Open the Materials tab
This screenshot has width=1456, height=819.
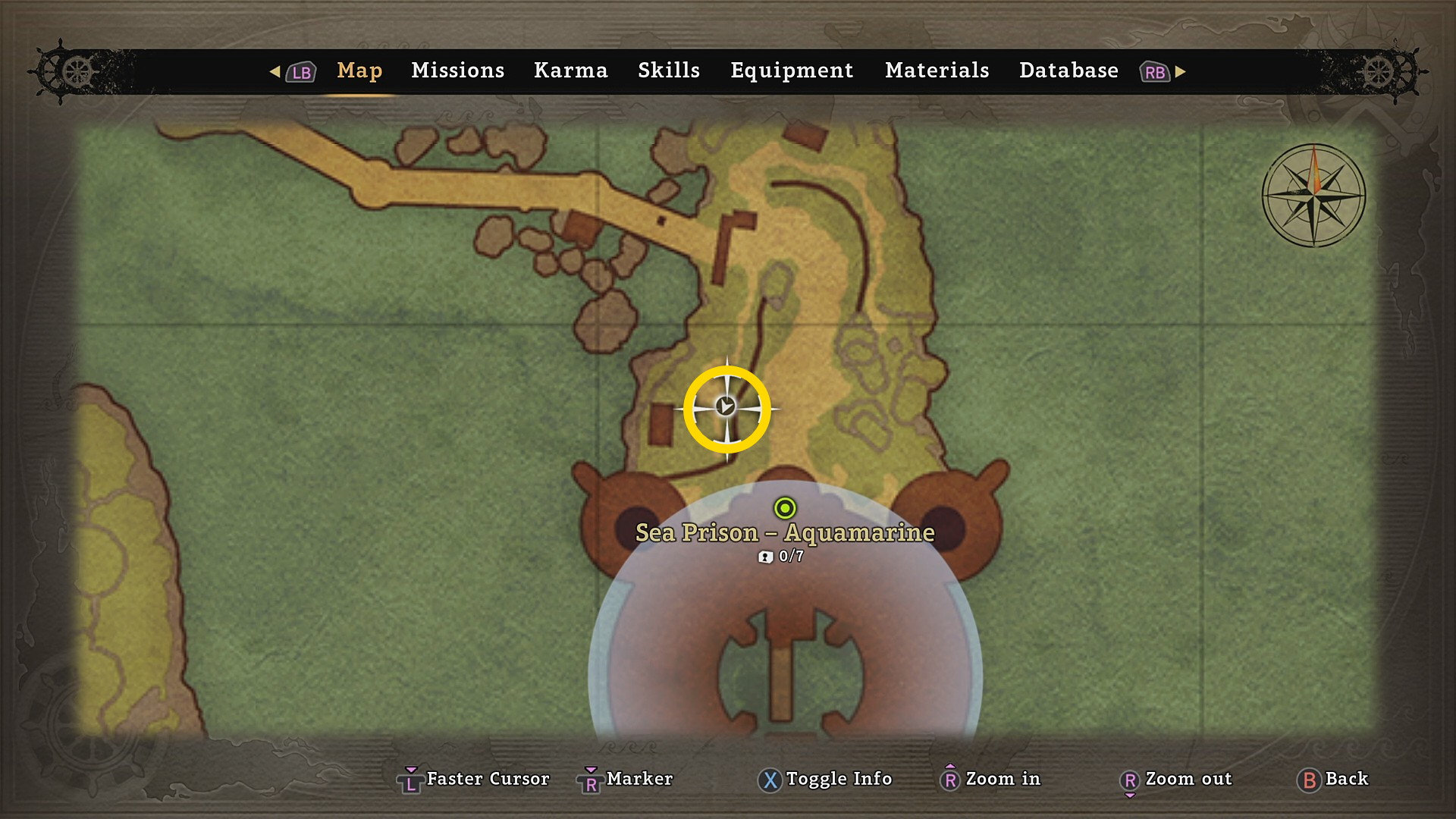[937, 71]
